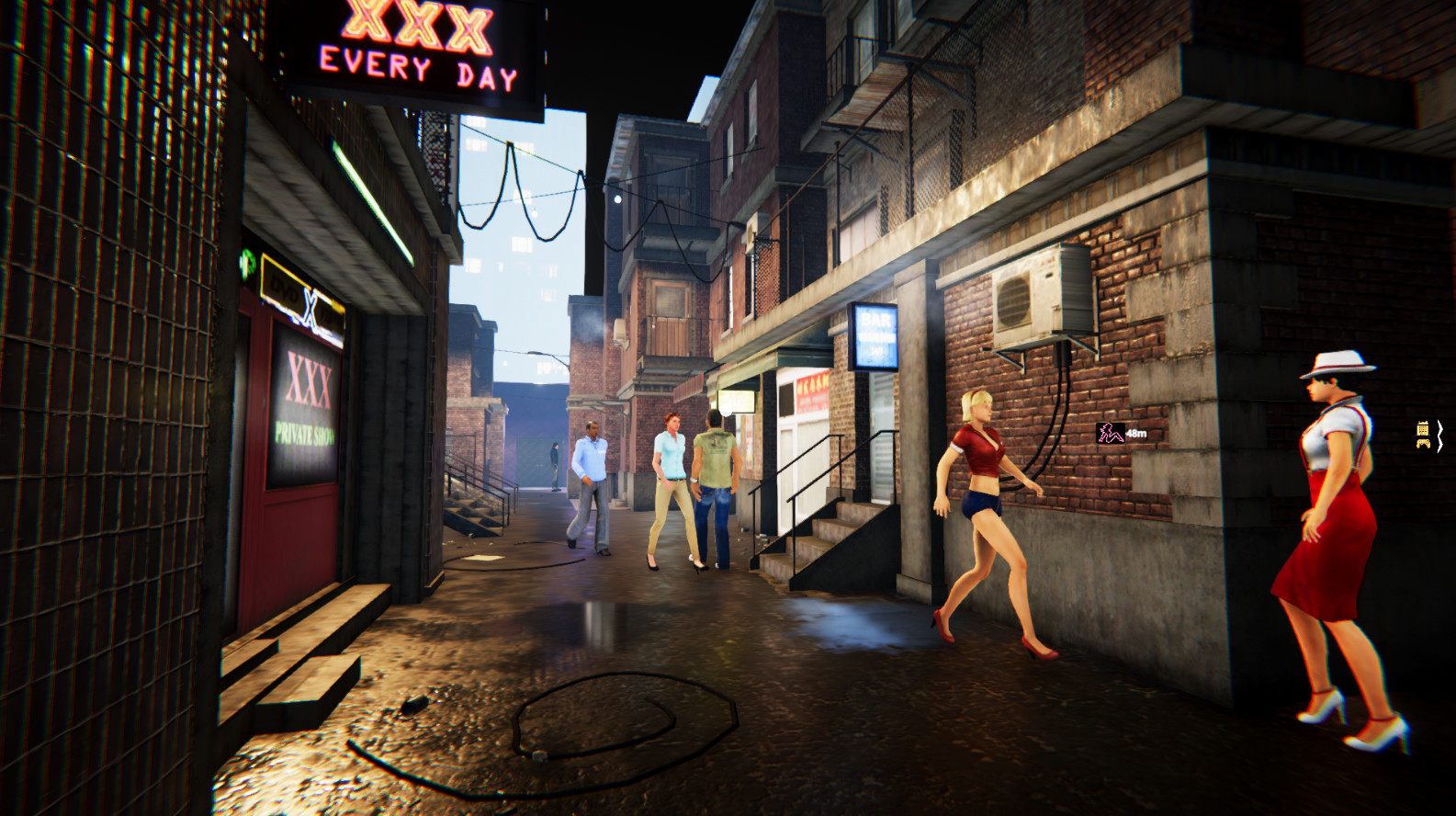Expand the right-edge curly chevron panel
Viewport: 1456px width, 816px height.
click(1440, 436)
